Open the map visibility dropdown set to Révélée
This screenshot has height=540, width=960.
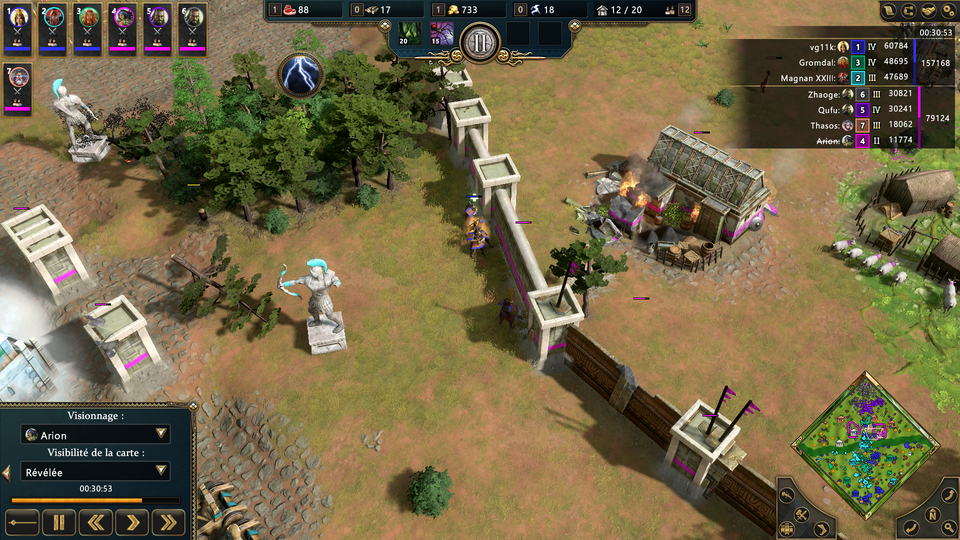tap(95, 471)
